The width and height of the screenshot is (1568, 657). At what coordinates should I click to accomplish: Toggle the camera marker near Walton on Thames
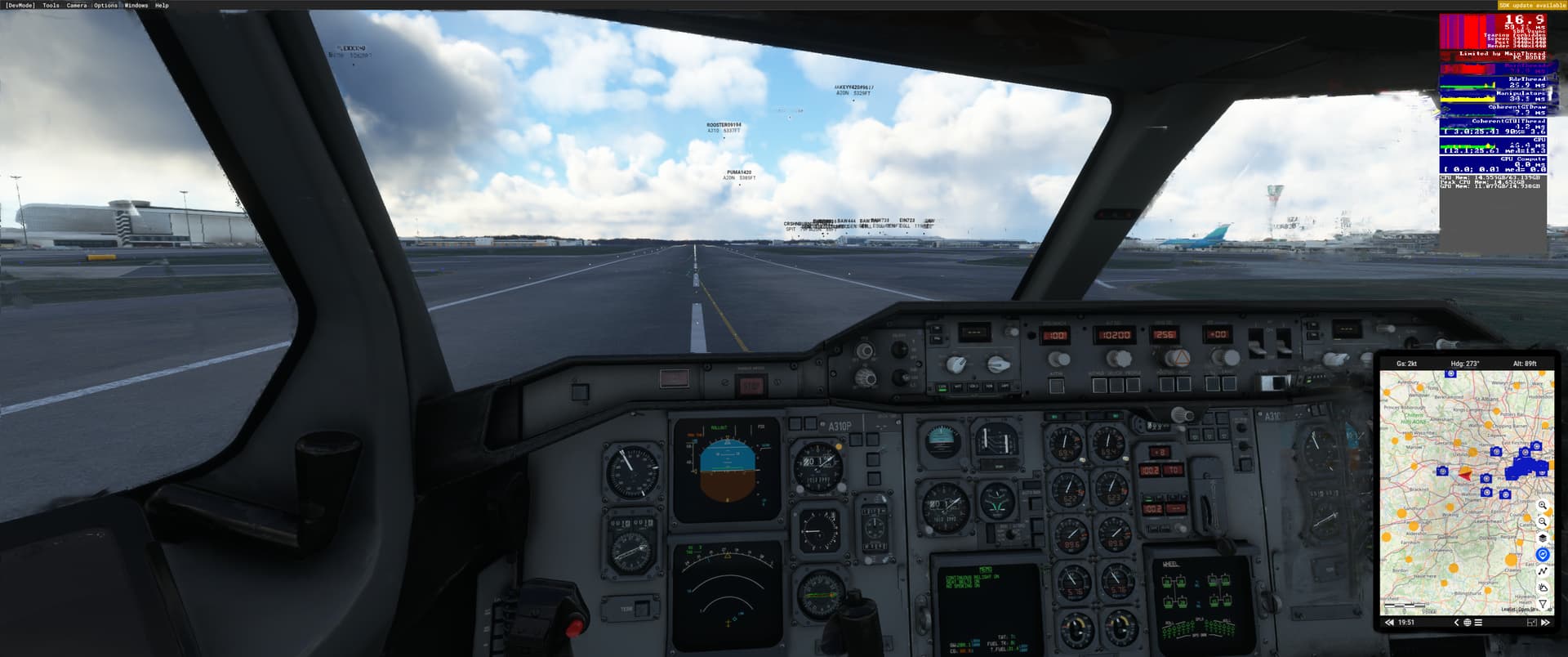pyautogui.click(x=1486, y=491)
